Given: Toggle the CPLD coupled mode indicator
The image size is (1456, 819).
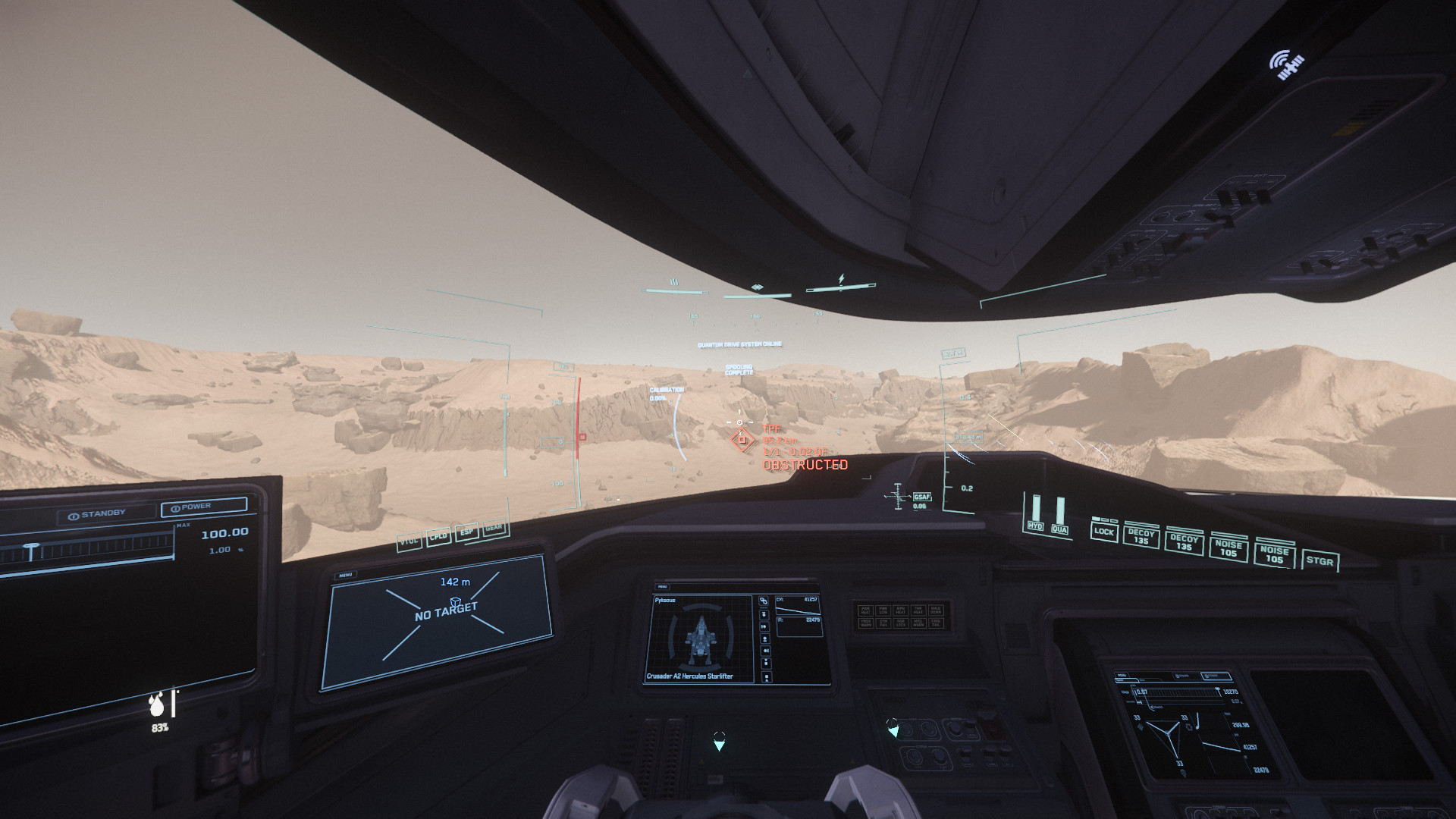Looking at the screenshot, I should [438, 536].
